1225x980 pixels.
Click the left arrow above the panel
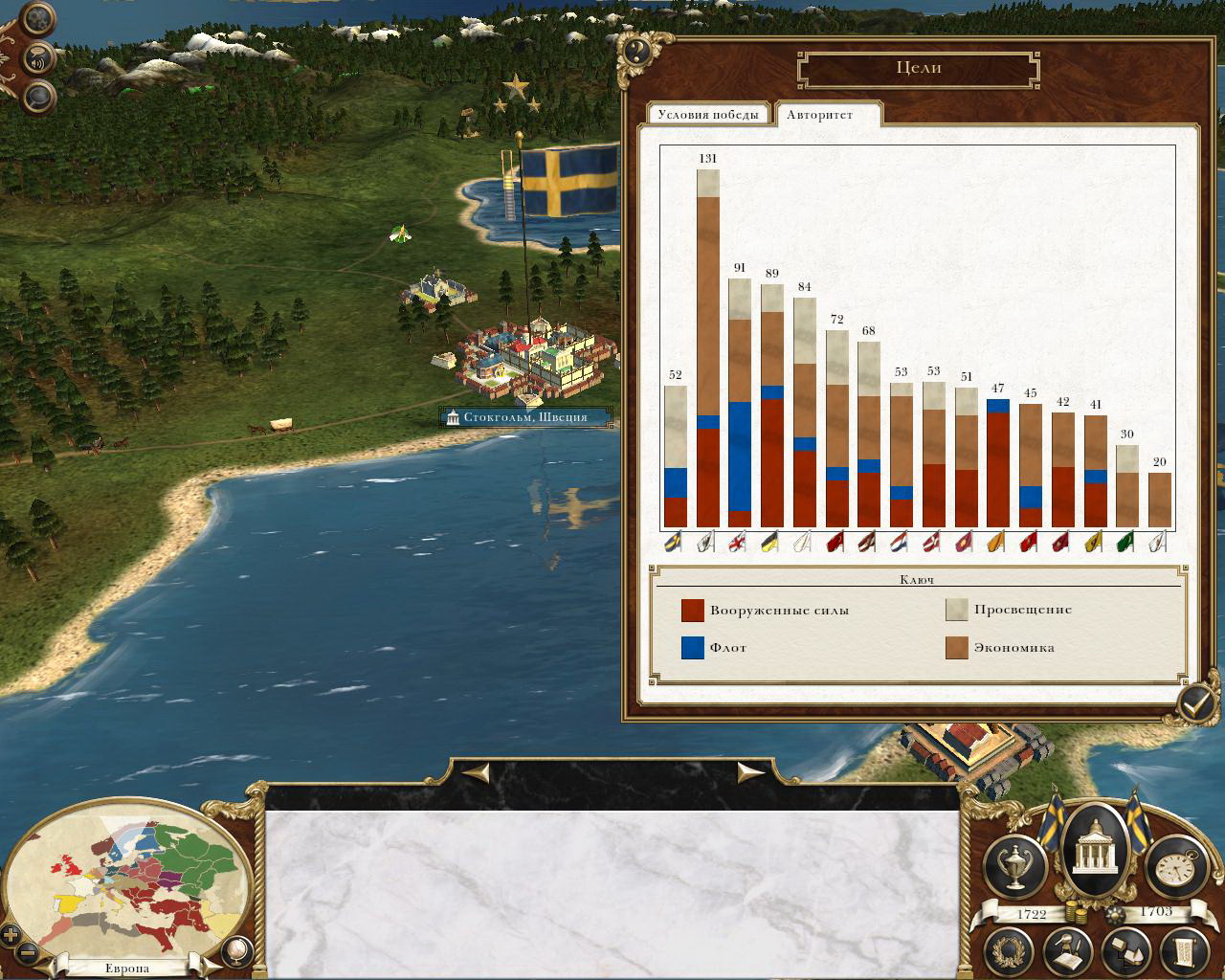[x=478, y=771]
